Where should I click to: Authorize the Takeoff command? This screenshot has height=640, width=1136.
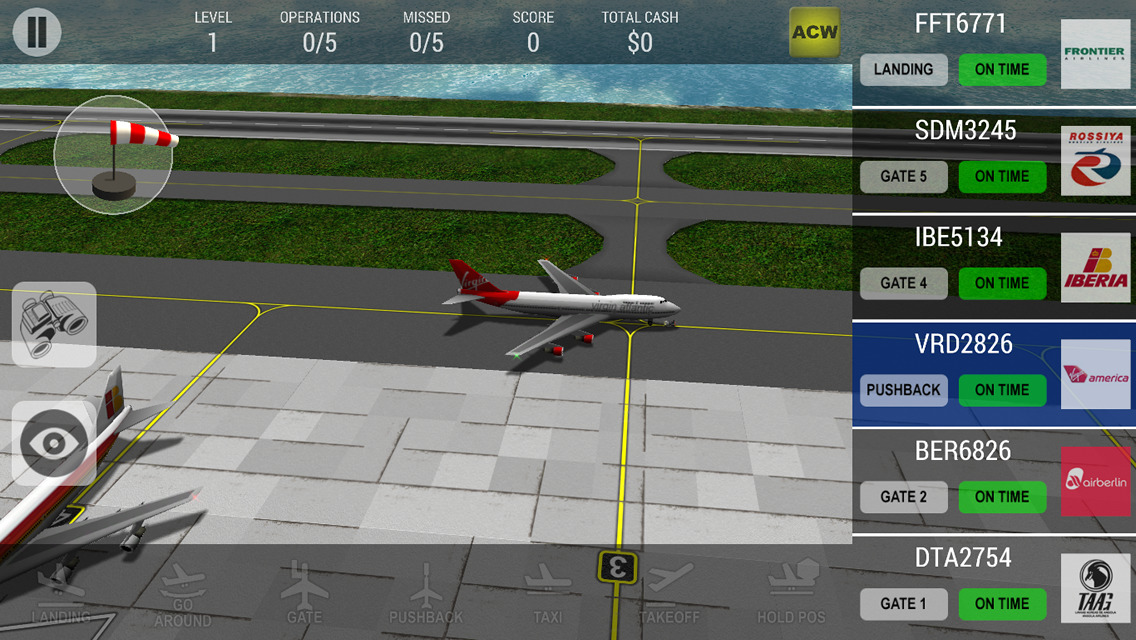pos(669,595)
